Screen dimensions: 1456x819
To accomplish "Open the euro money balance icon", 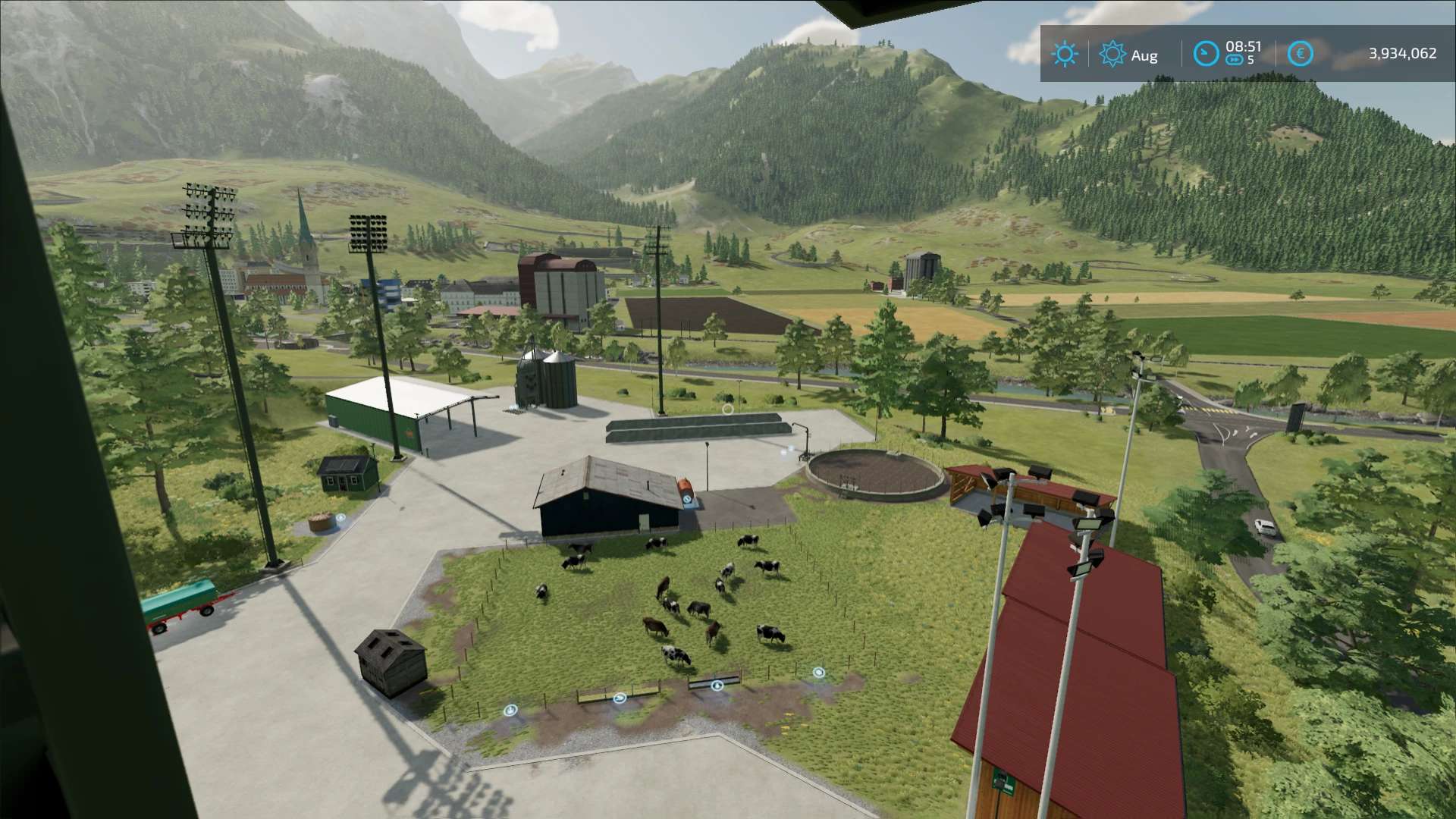I will [x=1300, y=54].
